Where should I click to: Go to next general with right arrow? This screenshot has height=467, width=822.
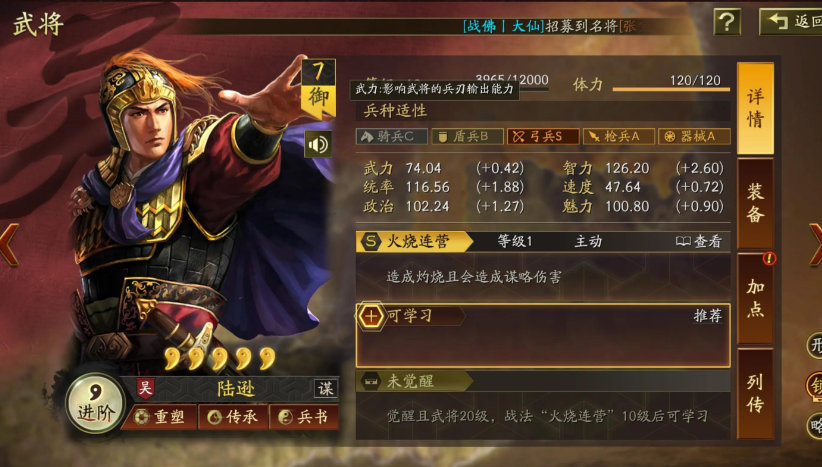[x=814, y=244]
